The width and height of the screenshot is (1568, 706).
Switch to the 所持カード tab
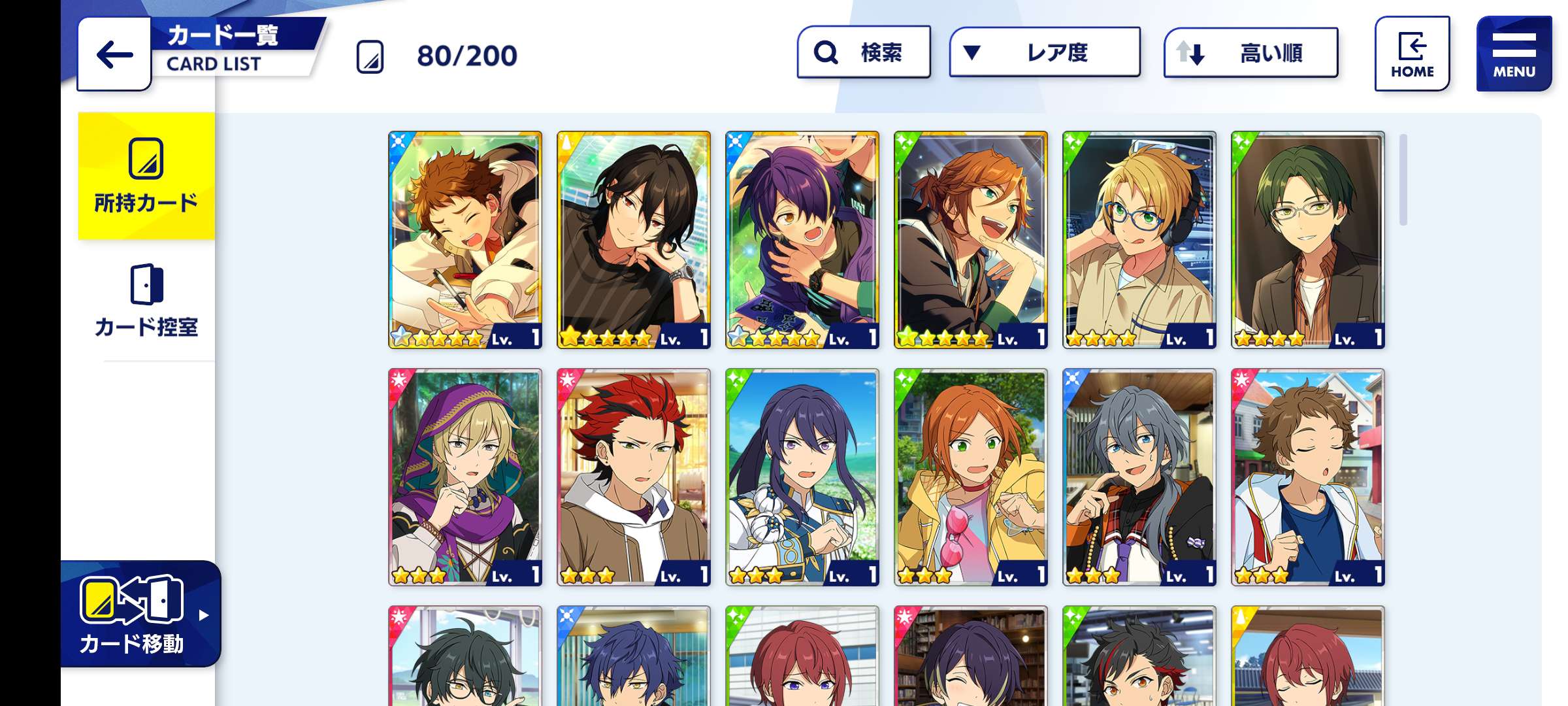click(146, 176)
